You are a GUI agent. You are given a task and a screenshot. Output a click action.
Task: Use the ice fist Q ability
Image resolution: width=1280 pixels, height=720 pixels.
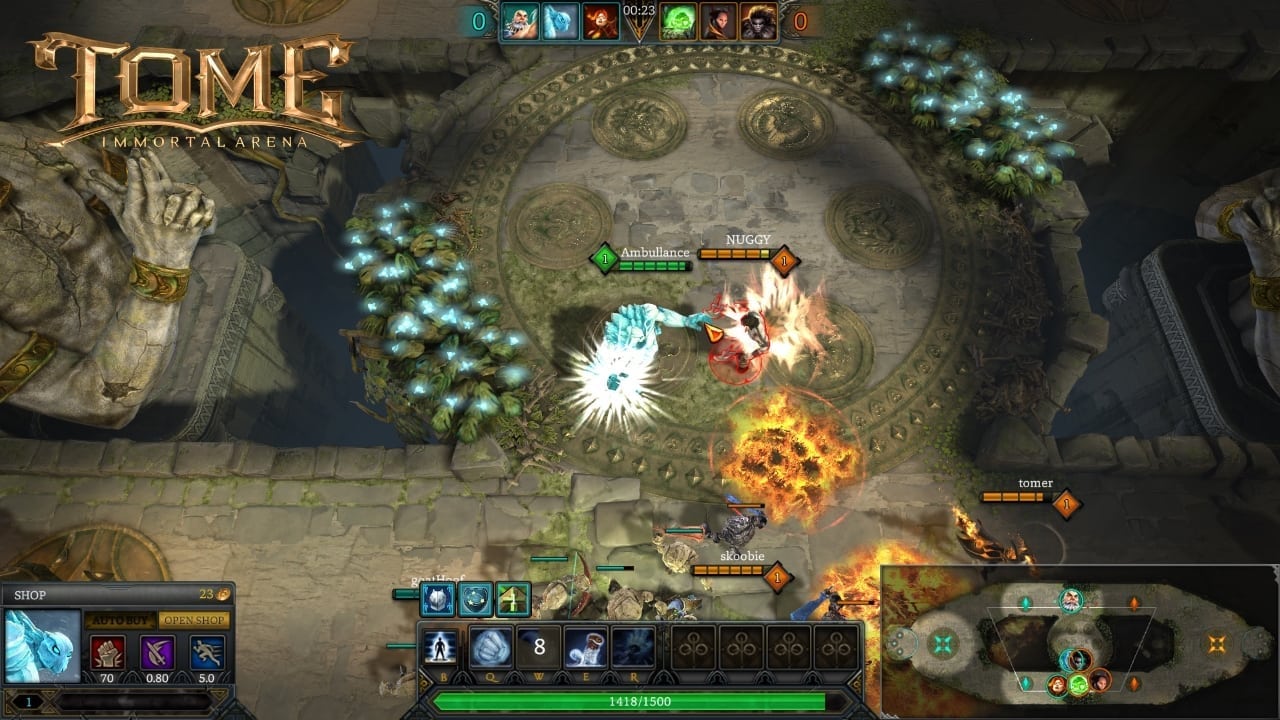click(x=490, y=647)
